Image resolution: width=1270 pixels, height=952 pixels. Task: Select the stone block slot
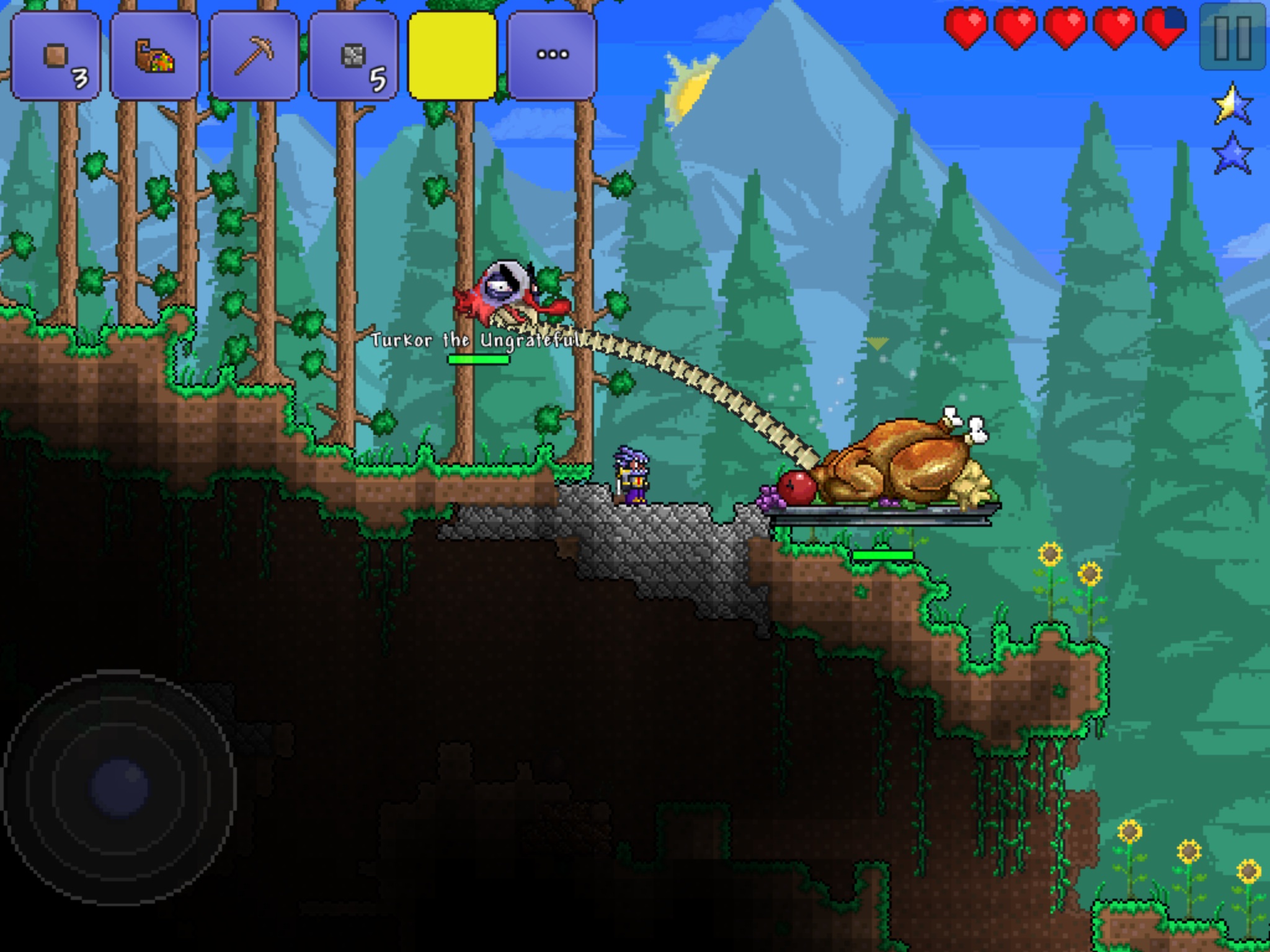tap(353, 56)
